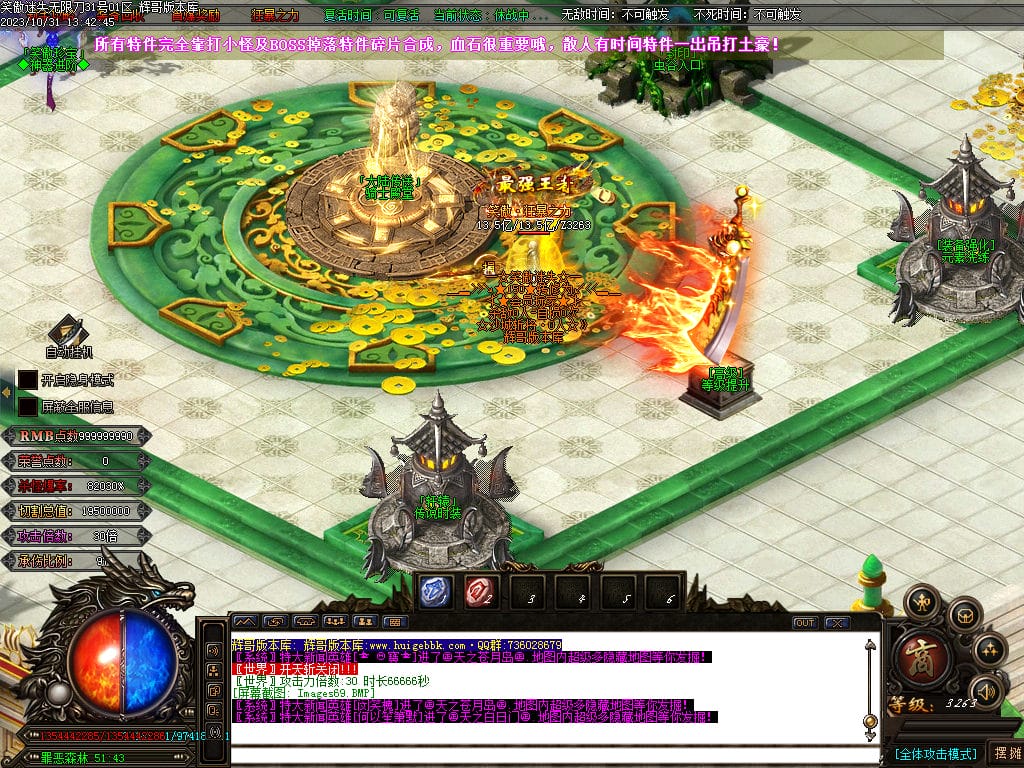Open the 狂暴之力 top menu entry
This screenshot has height=768, width=1024.
click(274, 15)
